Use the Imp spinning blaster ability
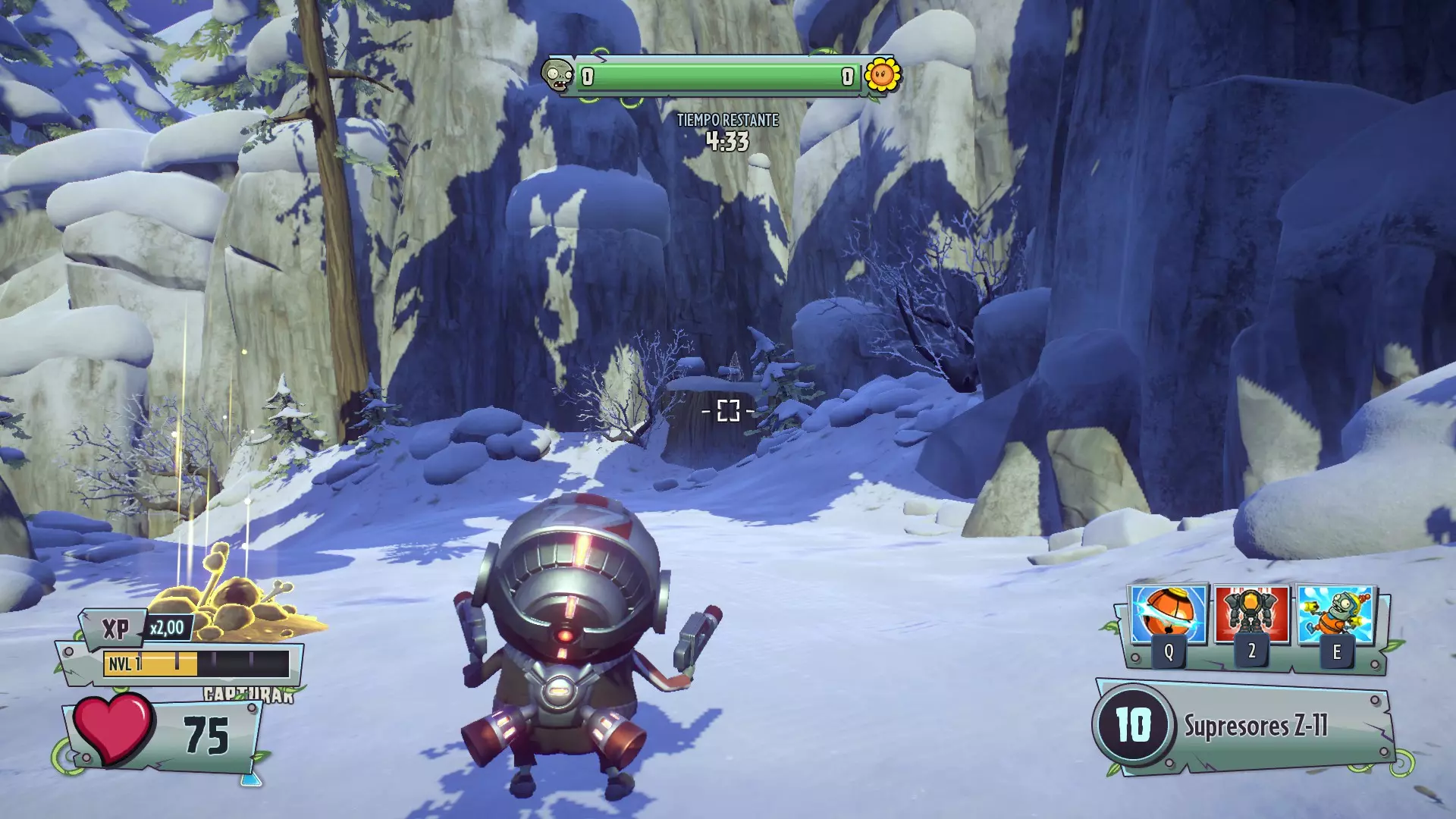1456x819 pixels. [x=1336, y=614]
